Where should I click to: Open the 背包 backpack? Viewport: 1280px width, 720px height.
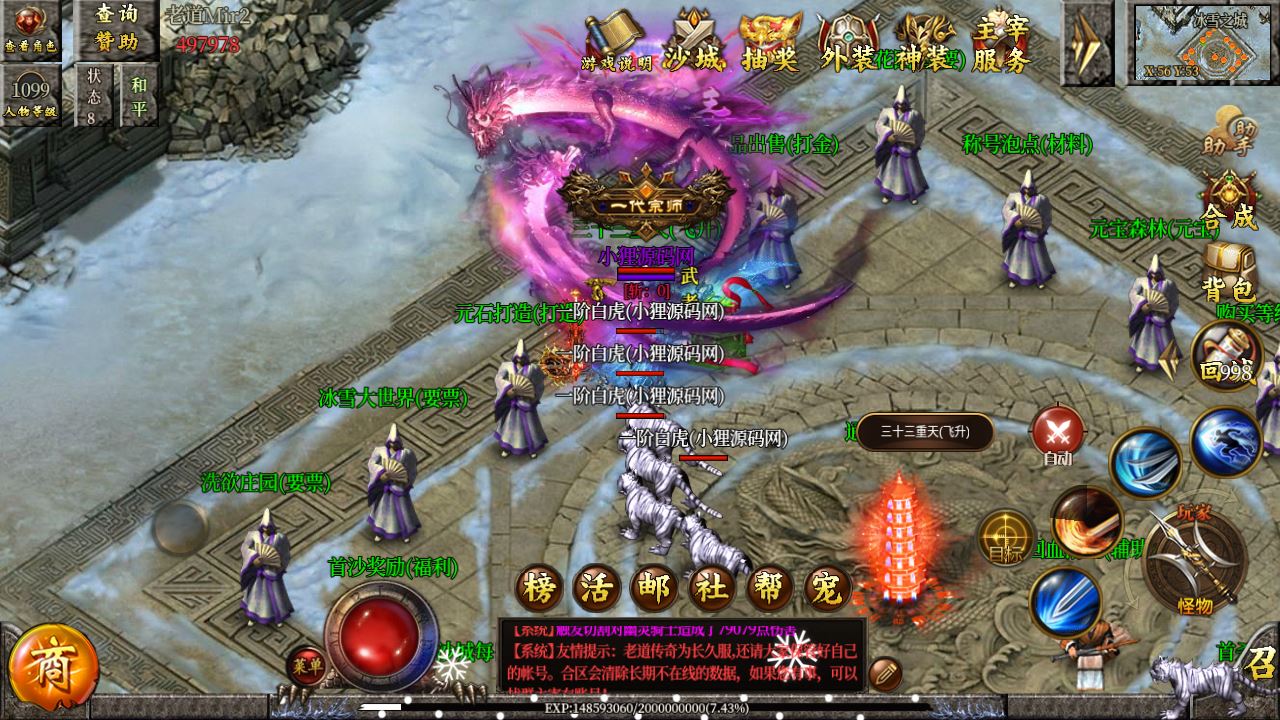pos(1228,272)
